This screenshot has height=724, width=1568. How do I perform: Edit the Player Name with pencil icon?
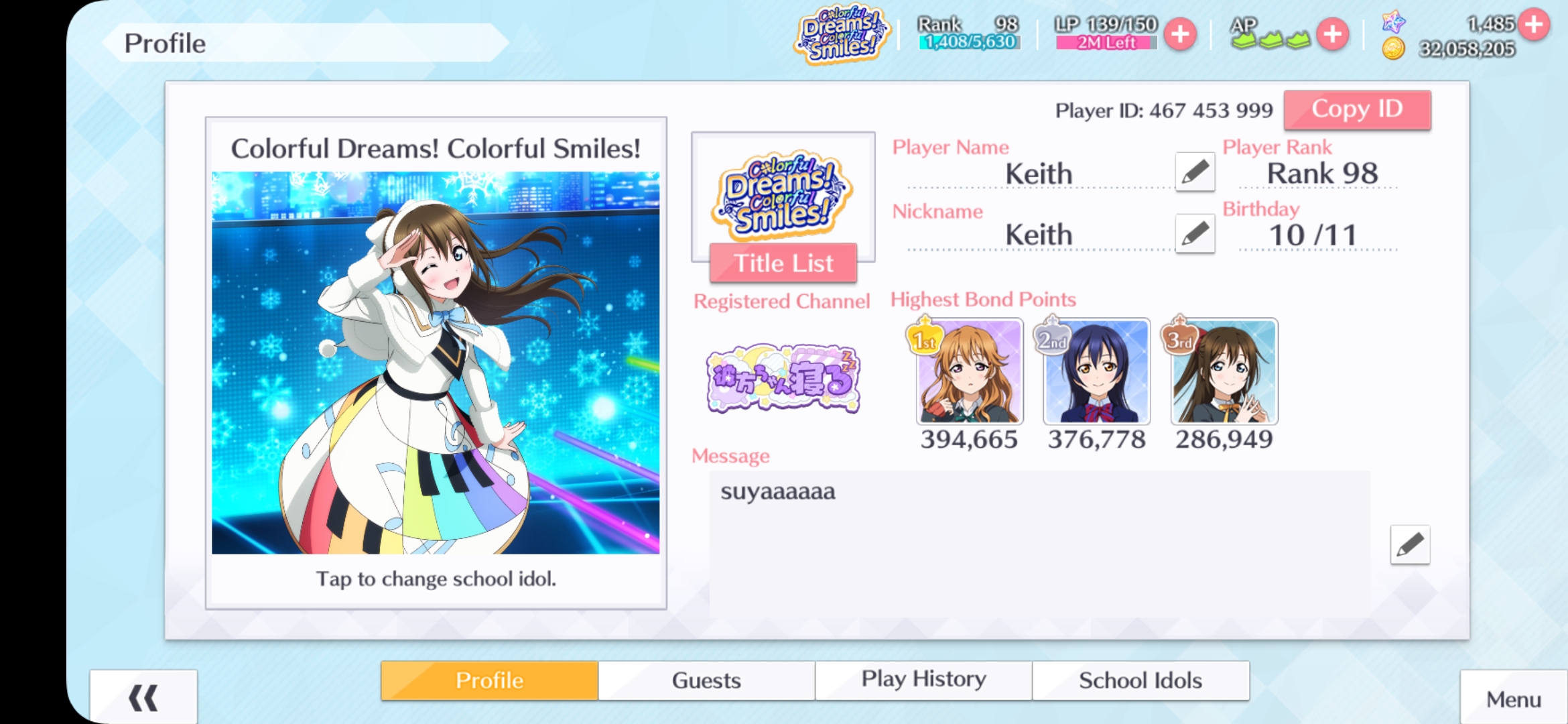[1195, 172]
